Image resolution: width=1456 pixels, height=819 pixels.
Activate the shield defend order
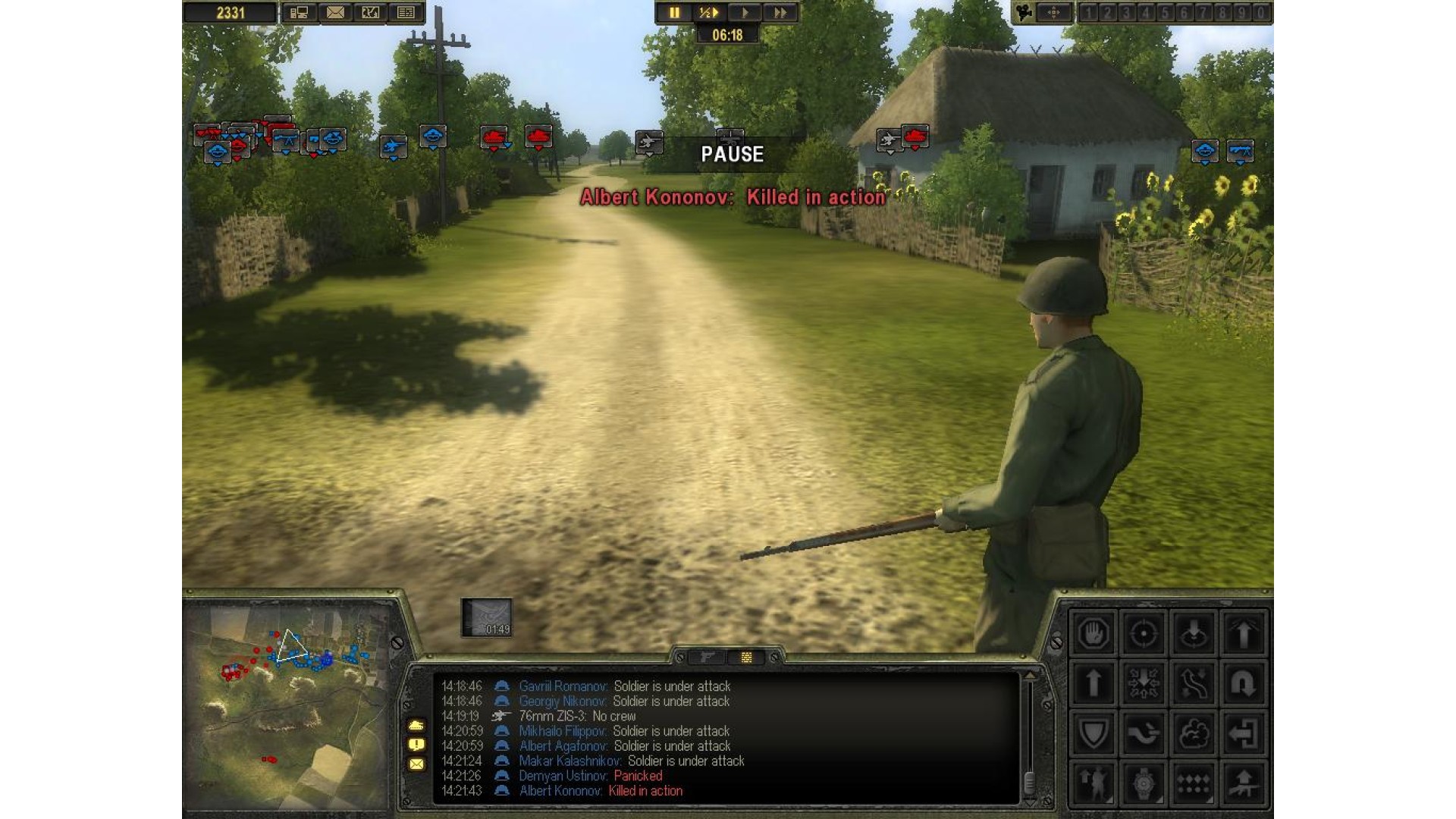1093,733
